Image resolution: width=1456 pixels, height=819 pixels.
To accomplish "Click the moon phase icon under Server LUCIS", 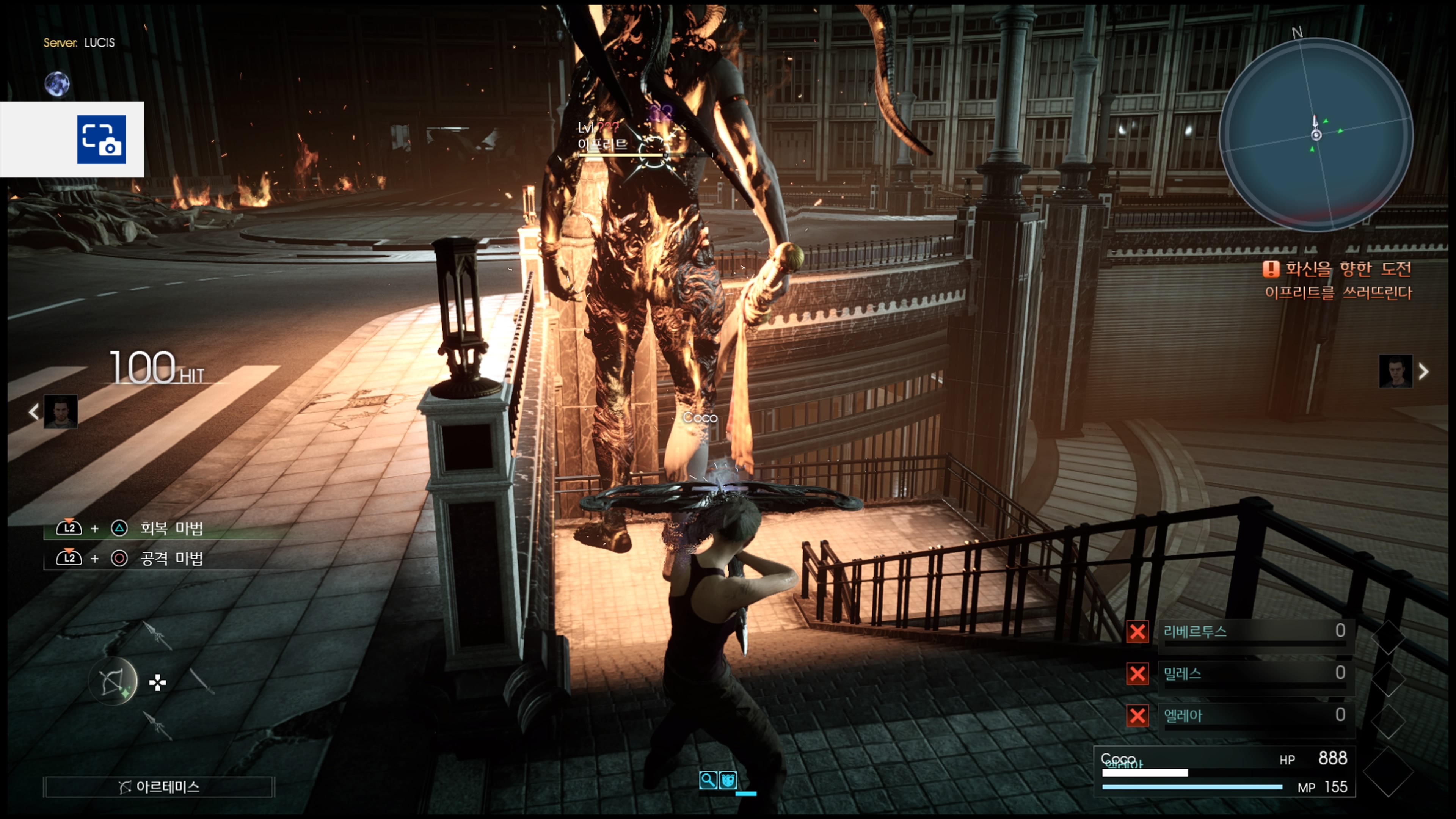I will point(57,84).
